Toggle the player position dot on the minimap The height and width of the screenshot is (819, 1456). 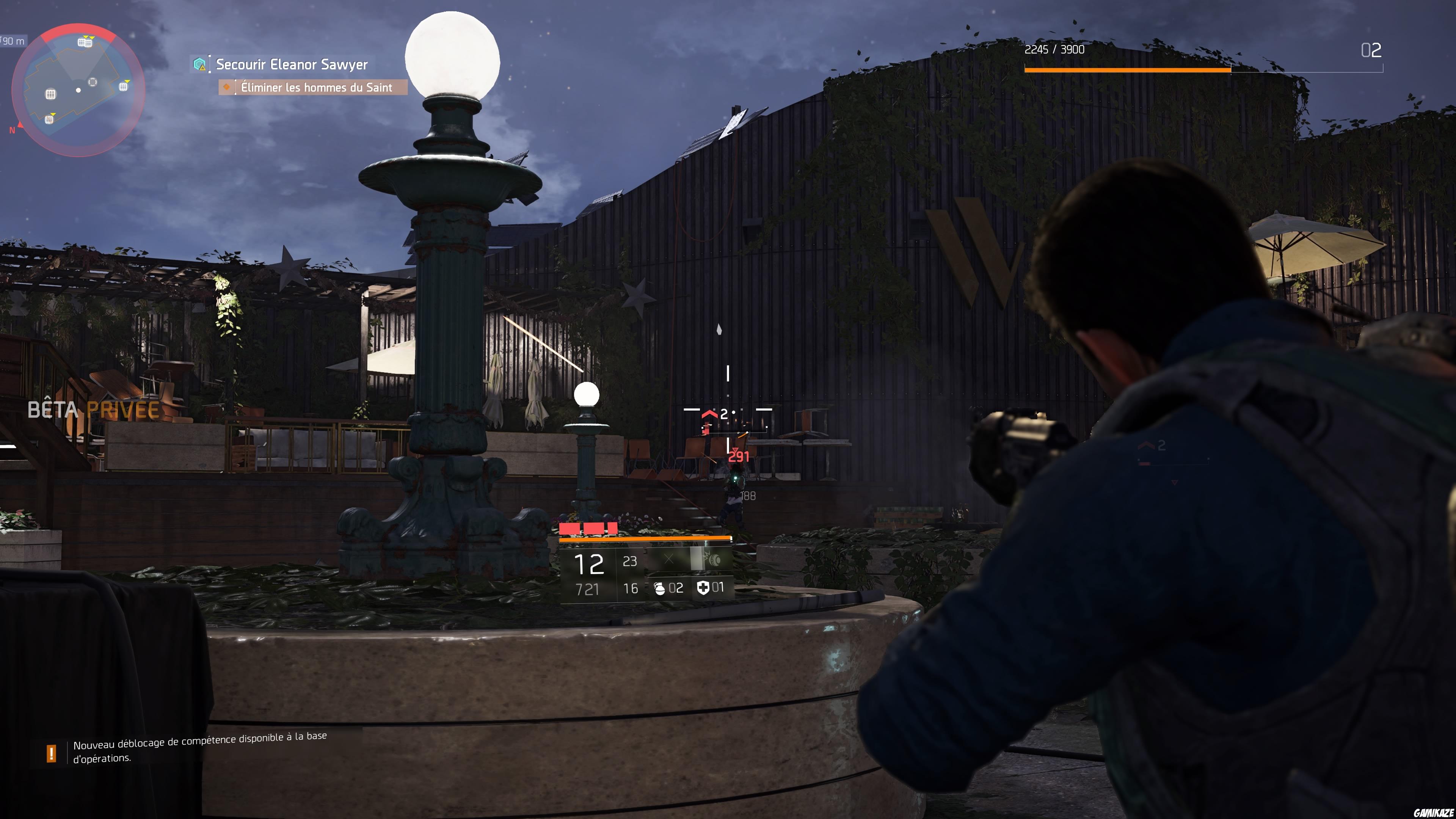tap(77, 91)
